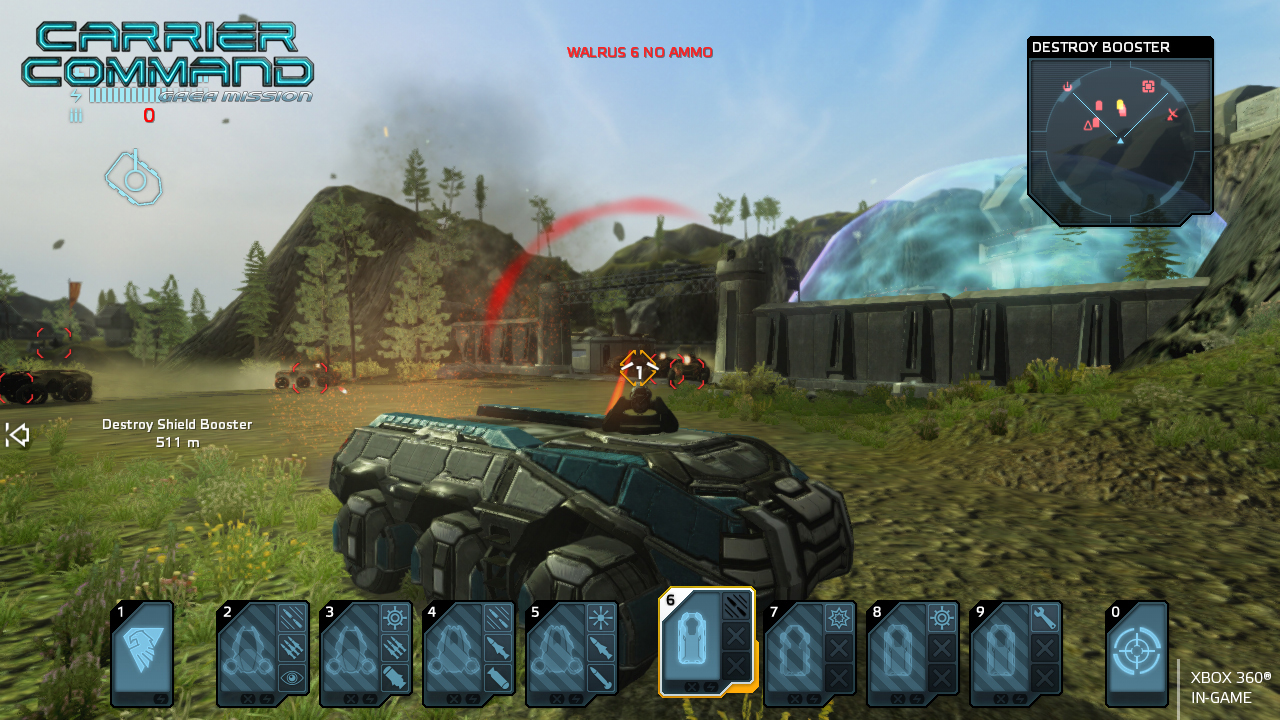Select the carrier in slot 1
This screenshot has width=1280, height=720.
(x=142, y=653)
